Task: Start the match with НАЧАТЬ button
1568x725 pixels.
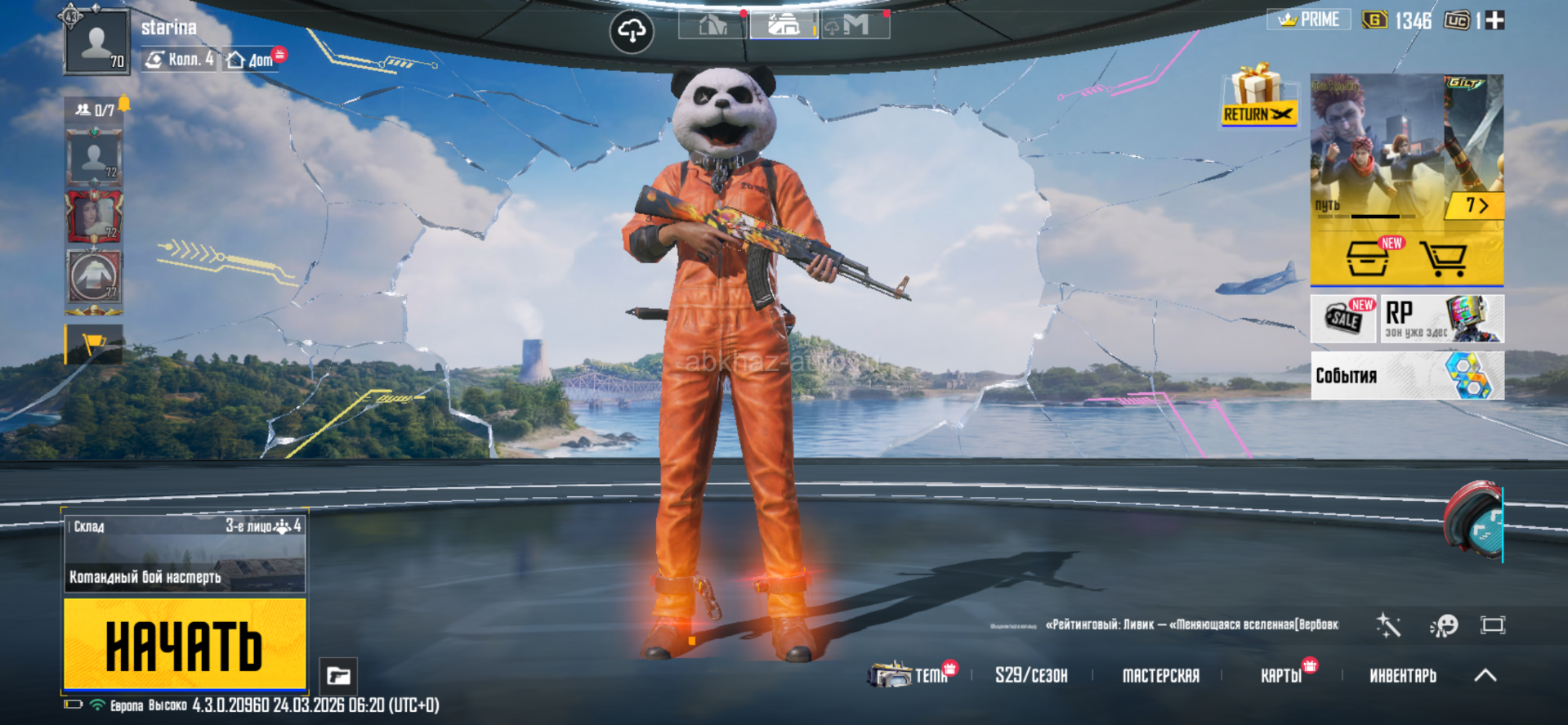Action: pos(185,644)
